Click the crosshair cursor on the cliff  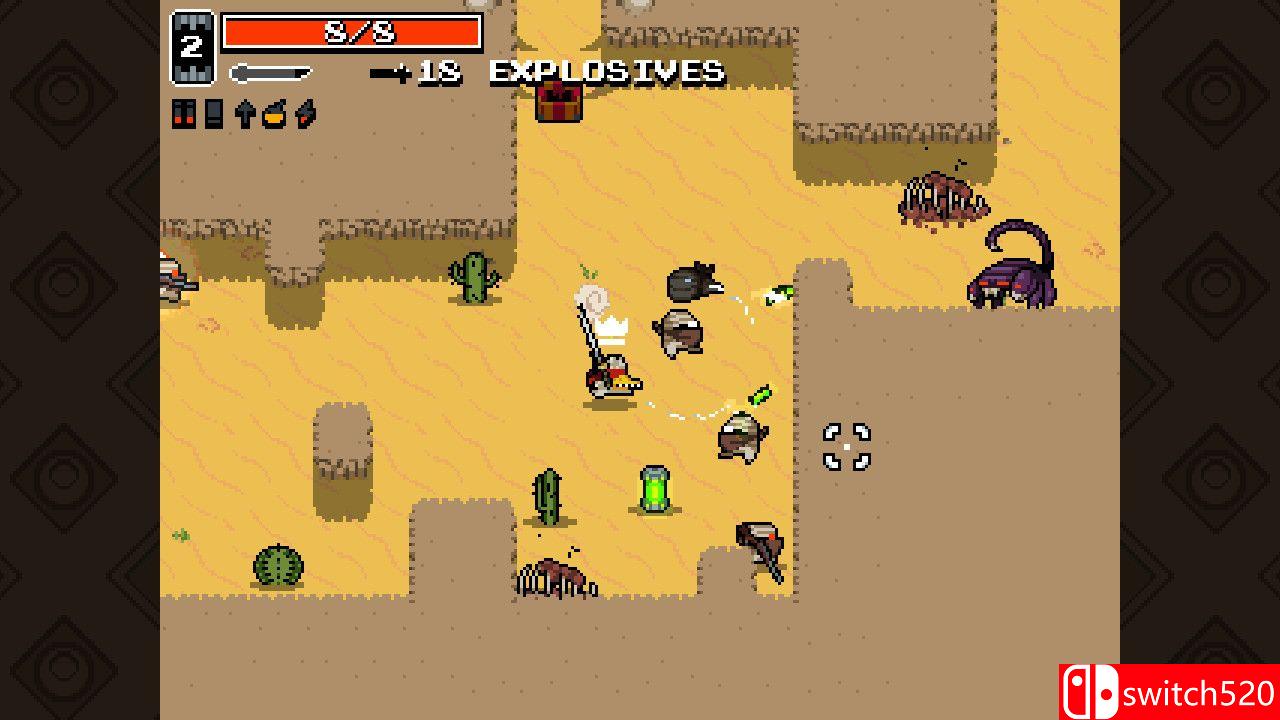(x=845, y=445)
